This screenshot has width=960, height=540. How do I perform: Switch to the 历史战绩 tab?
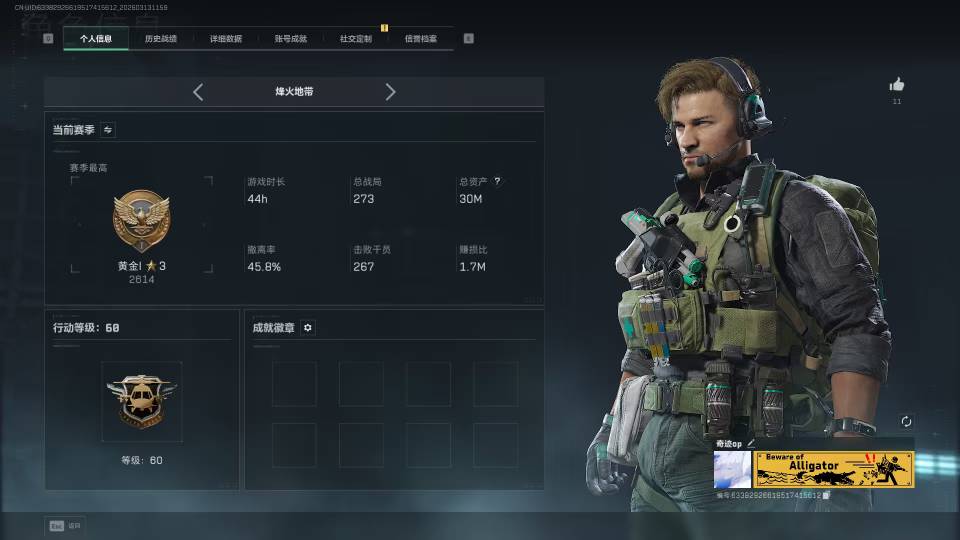pos(160,39)
